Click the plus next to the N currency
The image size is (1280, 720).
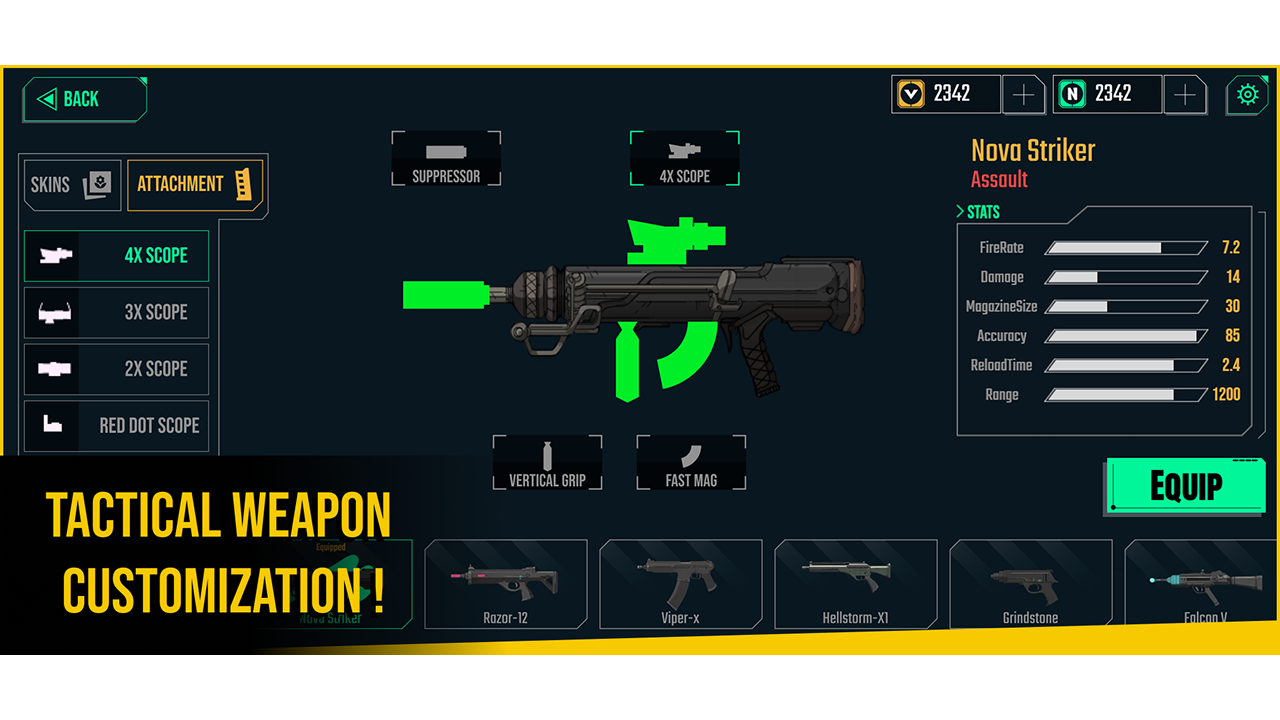1185,94
